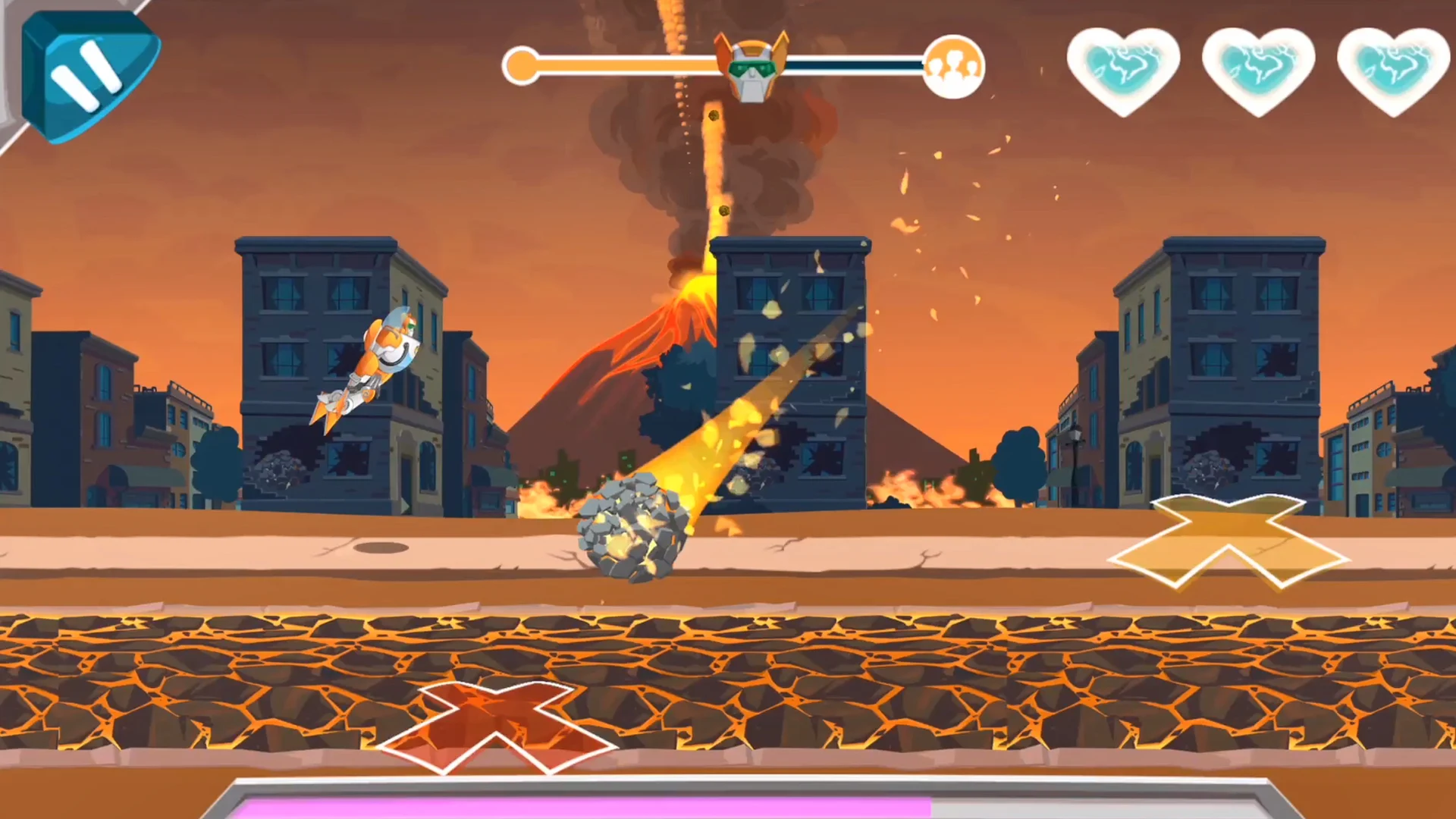This screenshot has width=1456, height=819.
Task: Click the orange circle at the progress bar start
Action: (x=522, y=67)
